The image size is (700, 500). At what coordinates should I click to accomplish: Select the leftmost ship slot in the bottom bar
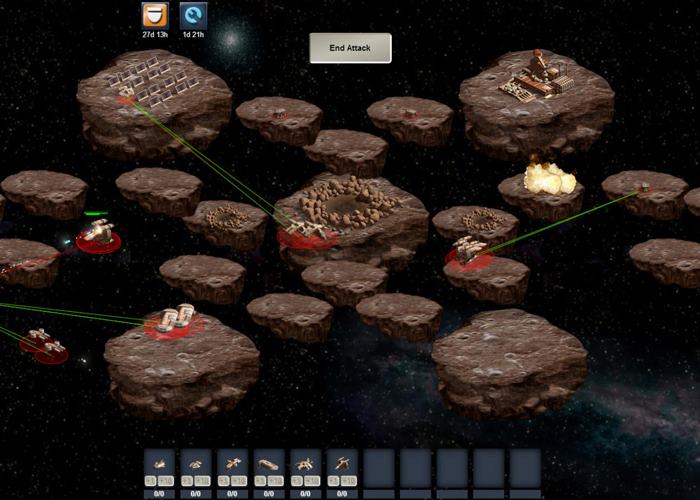(x=159, y=467)
